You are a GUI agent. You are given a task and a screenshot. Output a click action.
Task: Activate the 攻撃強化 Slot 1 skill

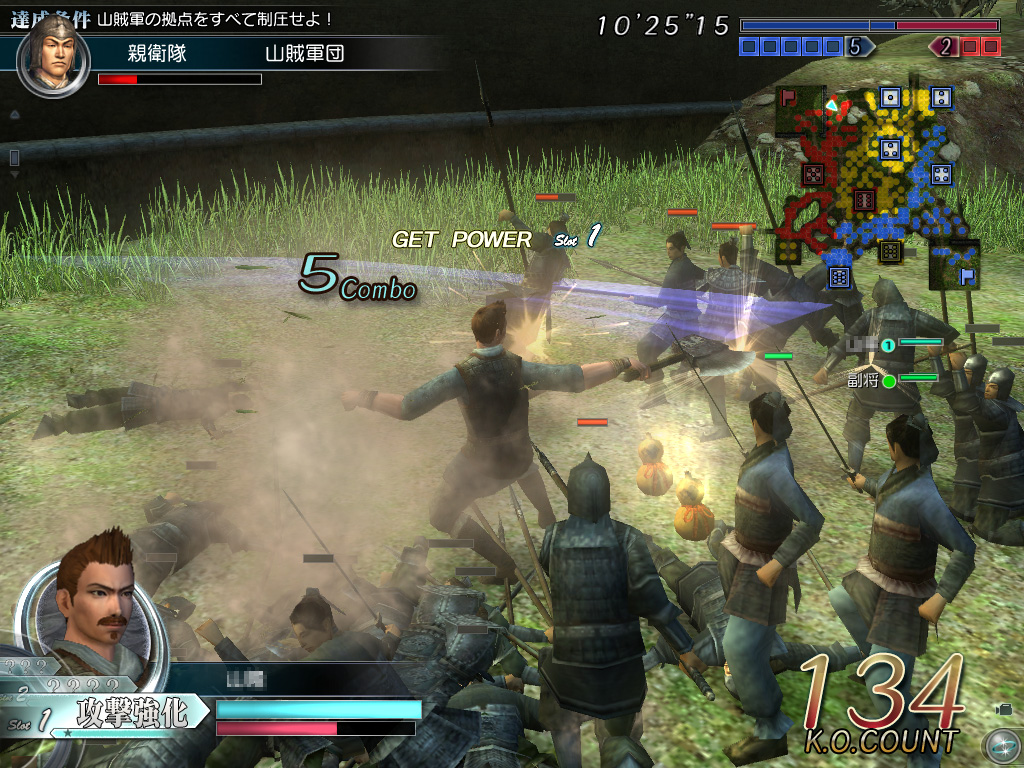[x=130, y=714]
